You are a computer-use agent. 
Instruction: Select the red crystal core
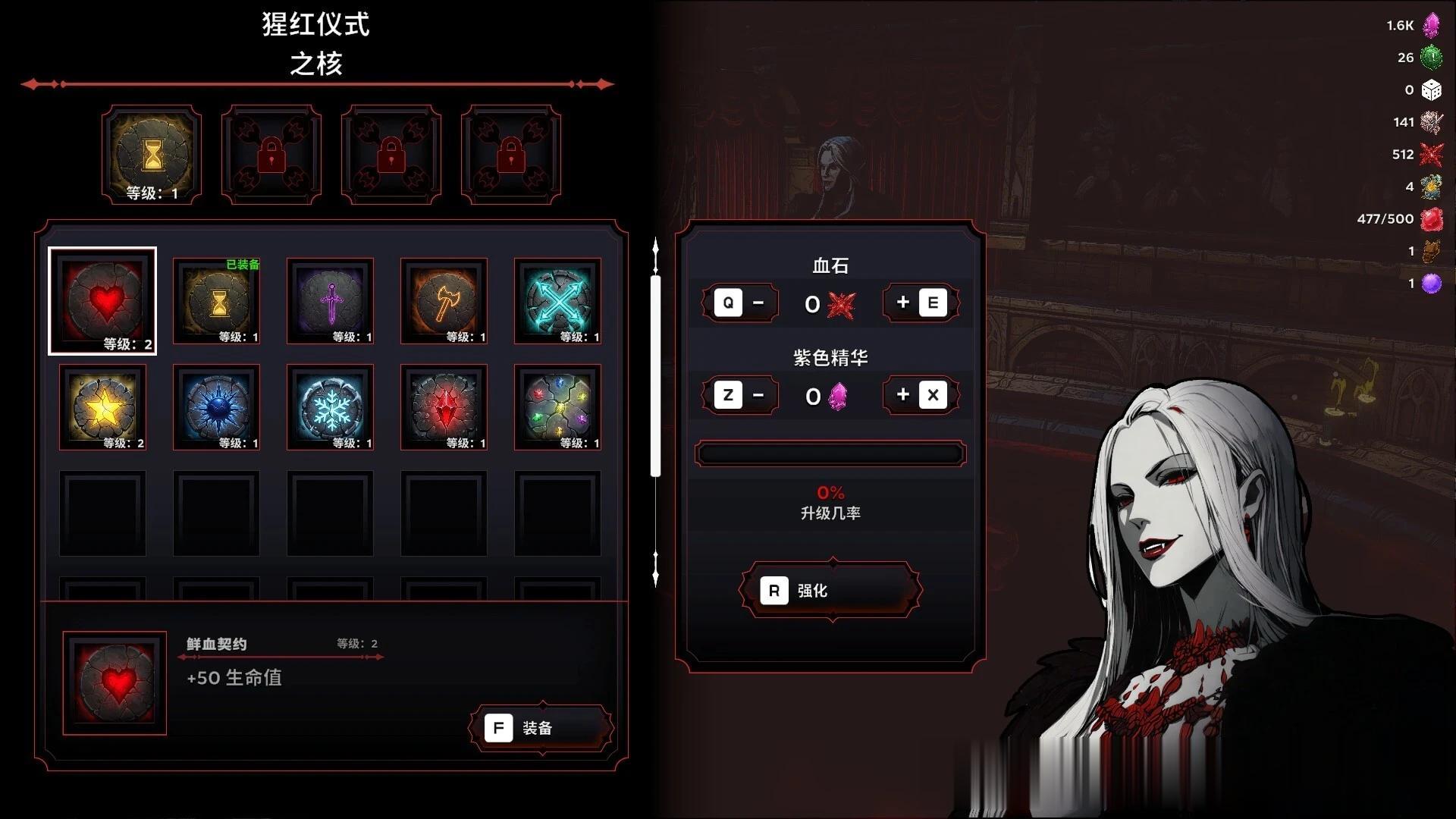coord(444,407)
